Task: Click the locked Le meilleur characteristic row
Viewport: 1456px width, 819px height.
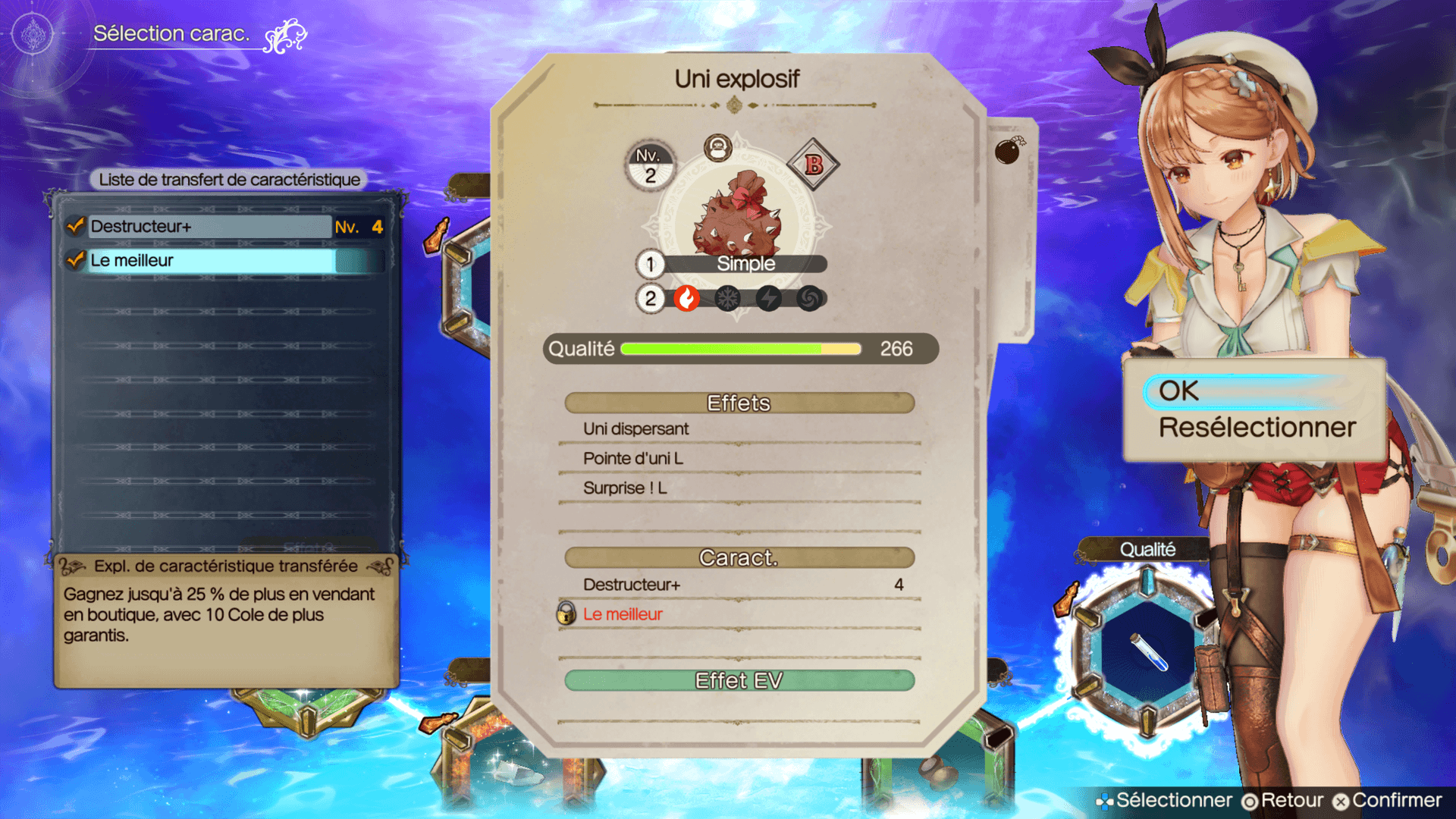Action: (x=739, y=614)
